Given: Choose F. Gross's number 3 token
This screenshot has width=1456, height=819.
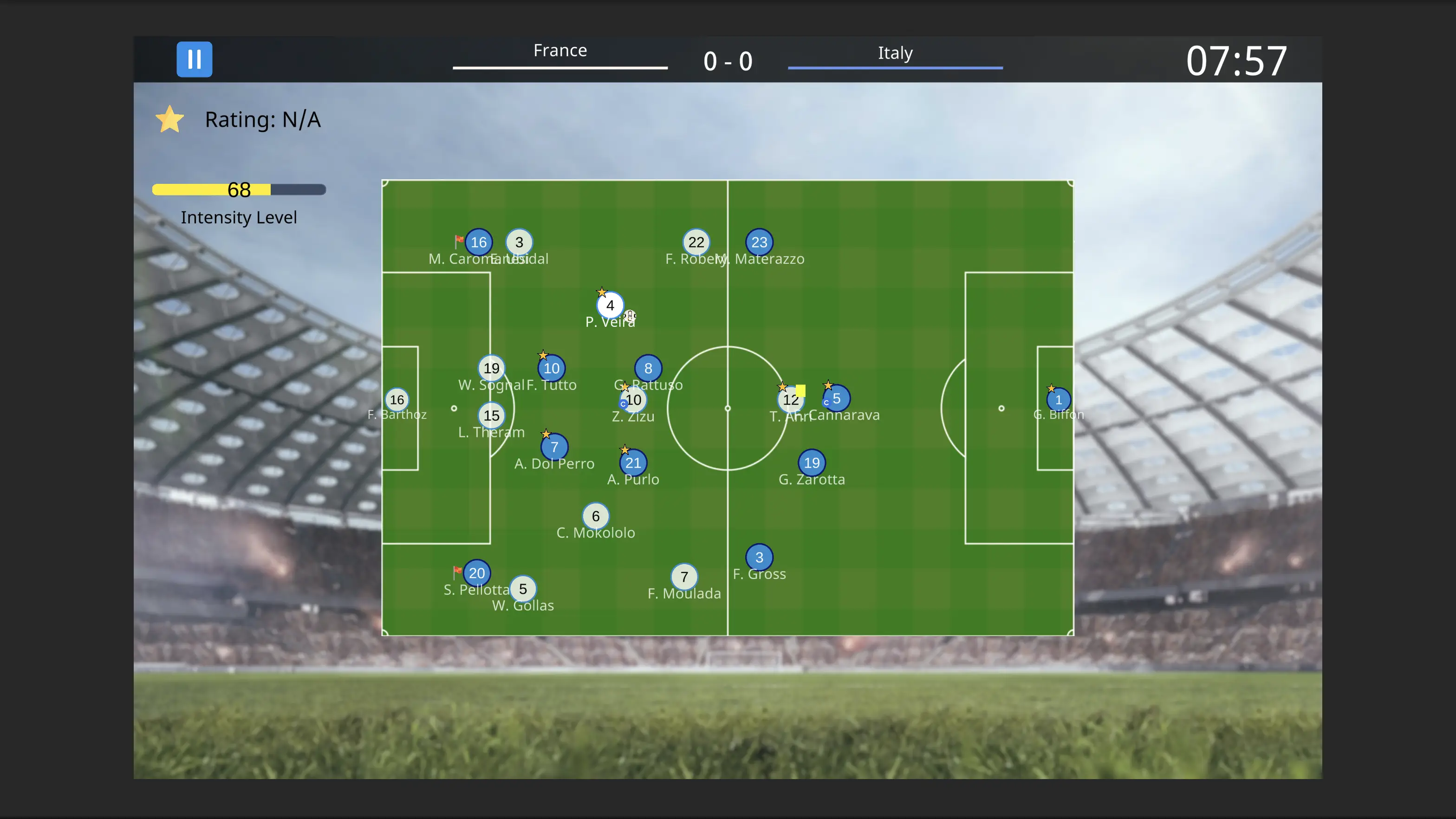Looking at the screenshot, I should [x=759, y=557].
